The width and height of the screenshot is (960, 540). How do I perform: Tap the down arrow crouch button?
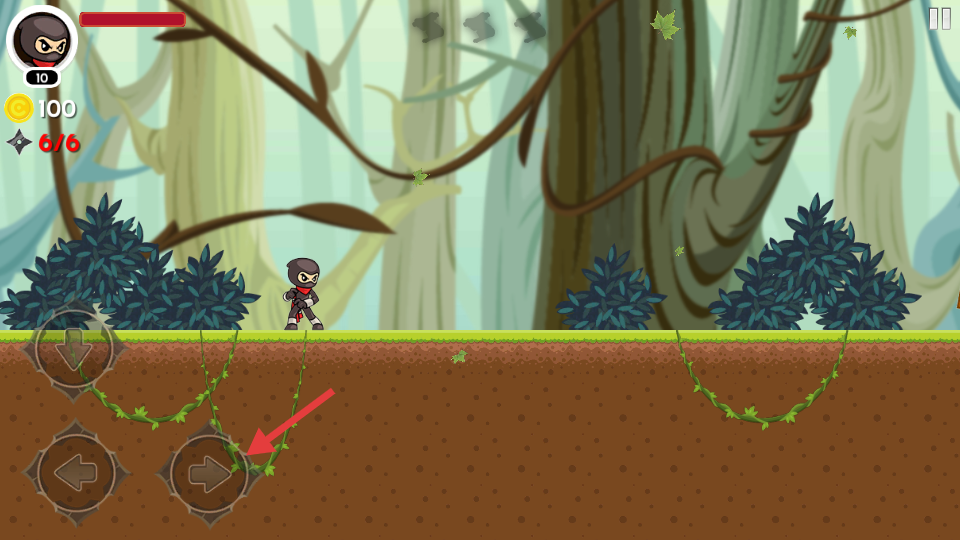pos(75,349)
